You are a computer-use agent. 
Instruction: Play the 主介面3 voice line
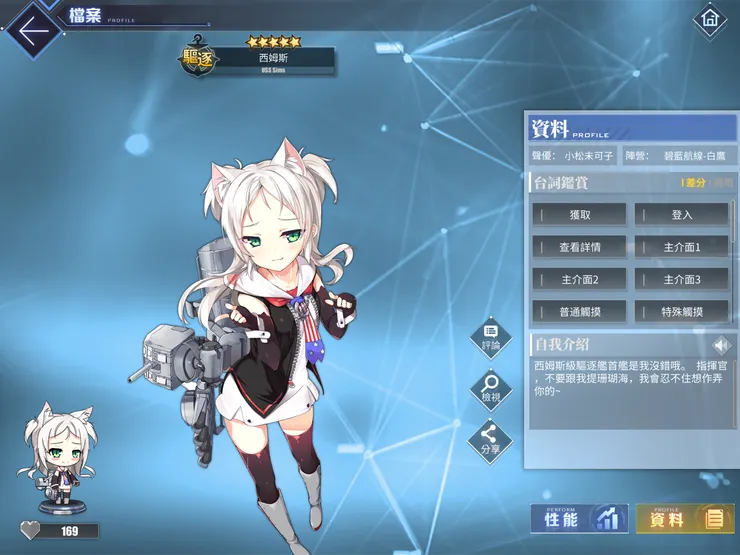point(682,279)
